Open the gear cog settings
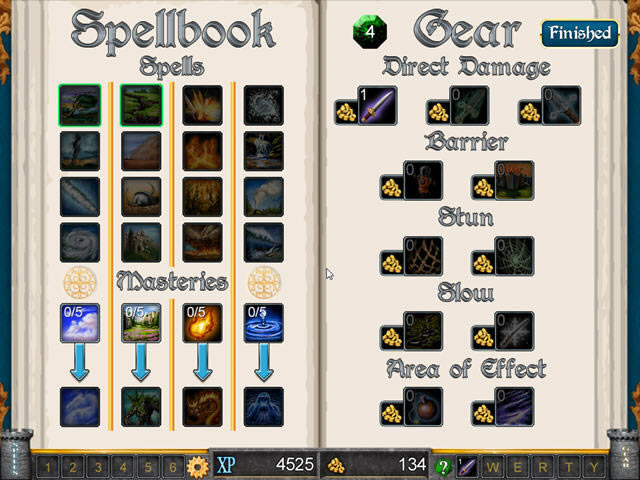This screenshot has width=640, height=480. pos(196,466)
